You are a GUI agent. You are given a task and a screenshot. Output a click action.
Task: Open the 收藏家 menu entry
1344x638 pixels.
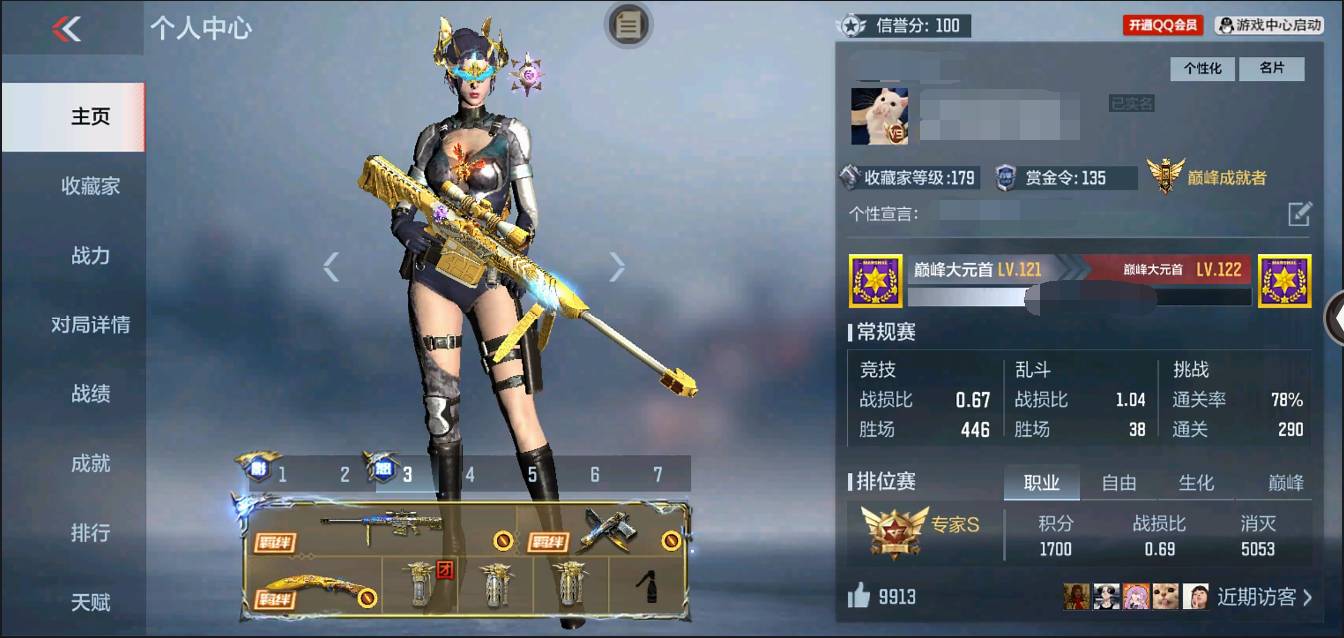click(90, 186)
